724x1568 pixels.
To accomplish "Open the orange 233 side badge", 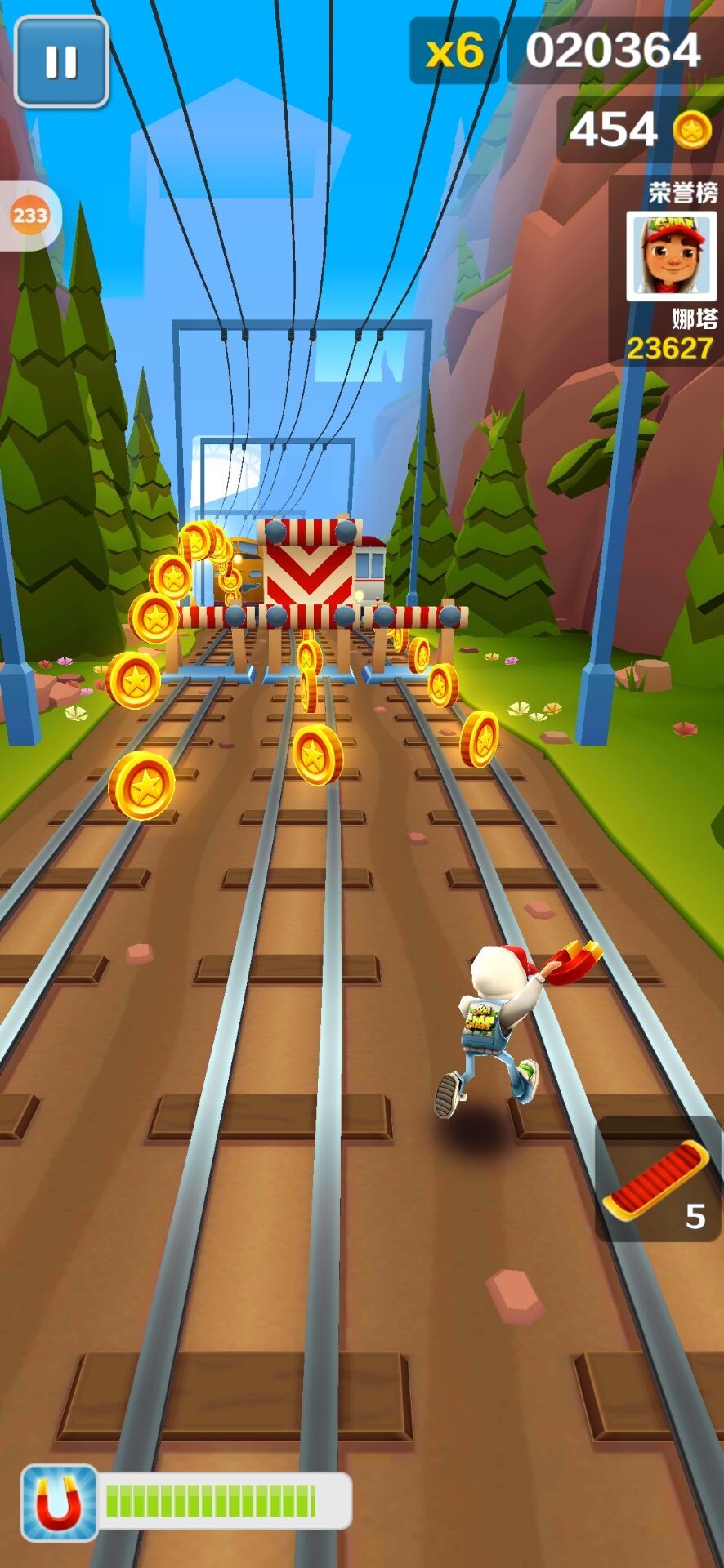I will pyautogui.click(x=29, y=216).
